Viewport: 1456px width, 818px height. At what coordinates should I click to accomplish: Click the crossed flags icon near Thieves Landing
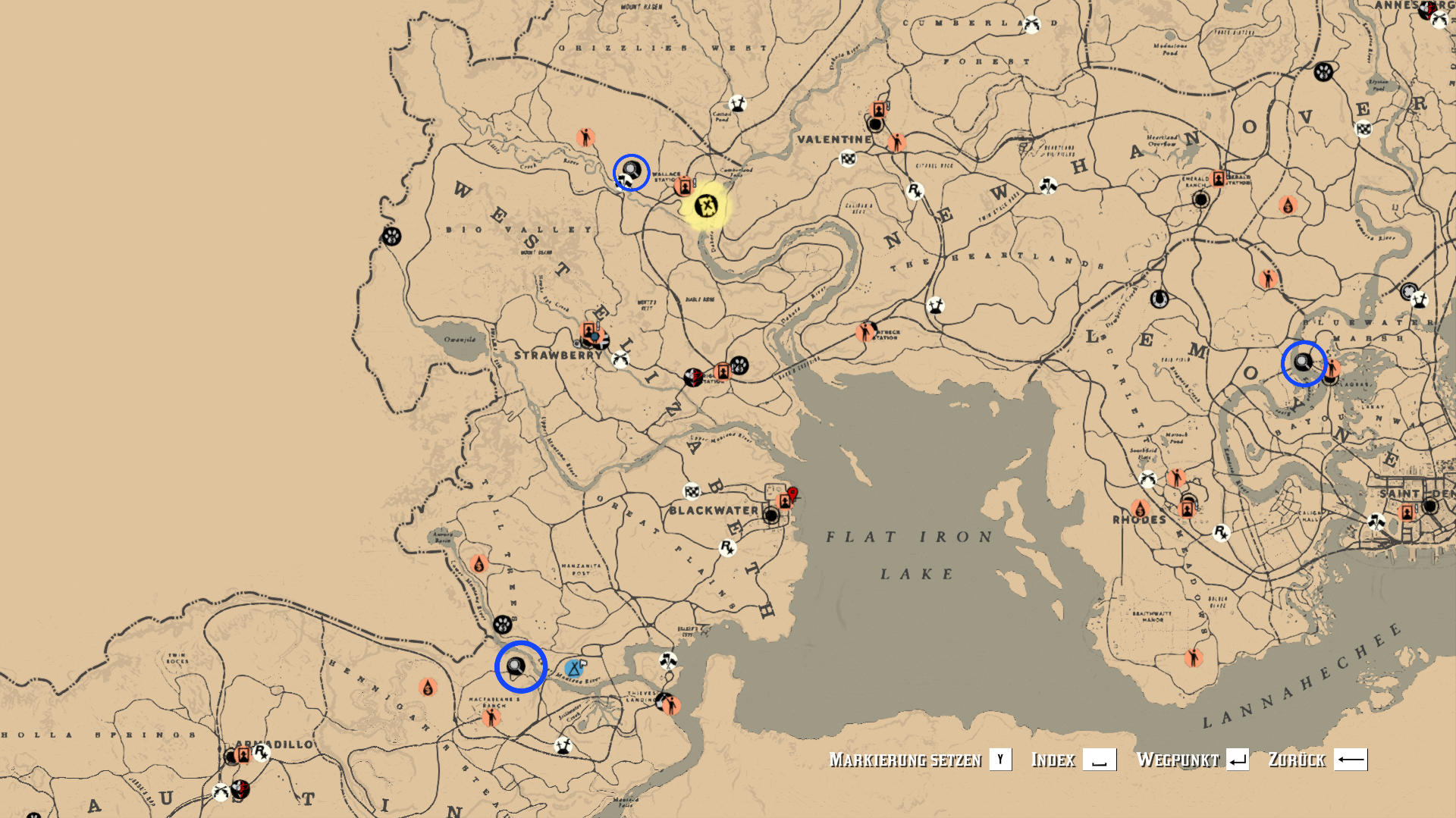(667, 661)
